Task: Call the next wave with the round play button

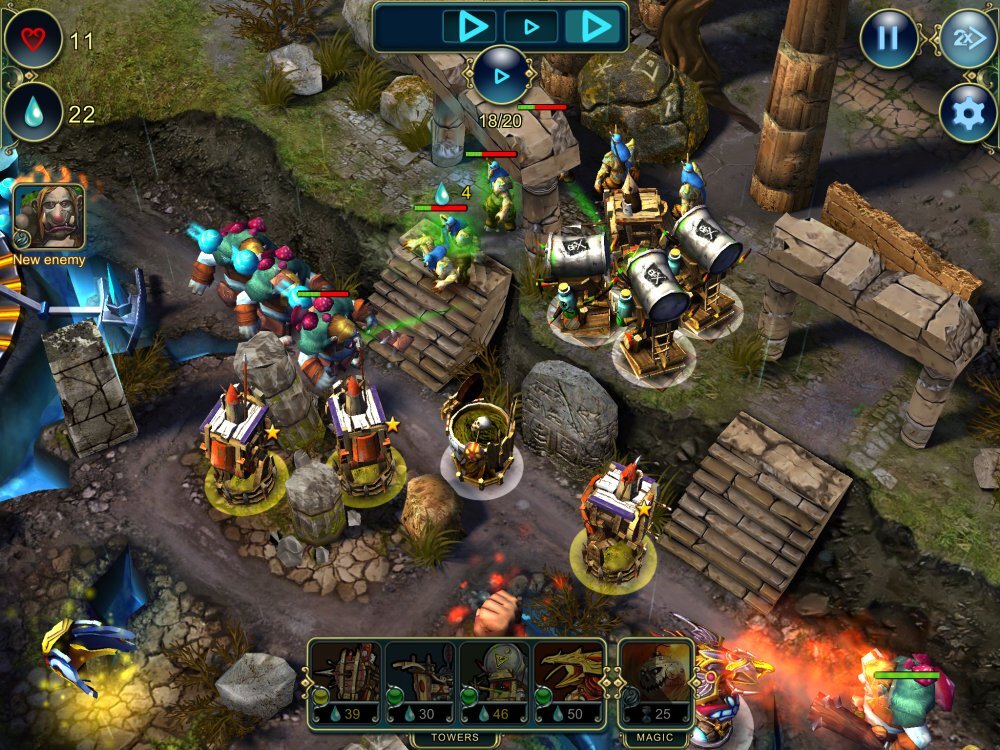Action: [x=500, y=75]
